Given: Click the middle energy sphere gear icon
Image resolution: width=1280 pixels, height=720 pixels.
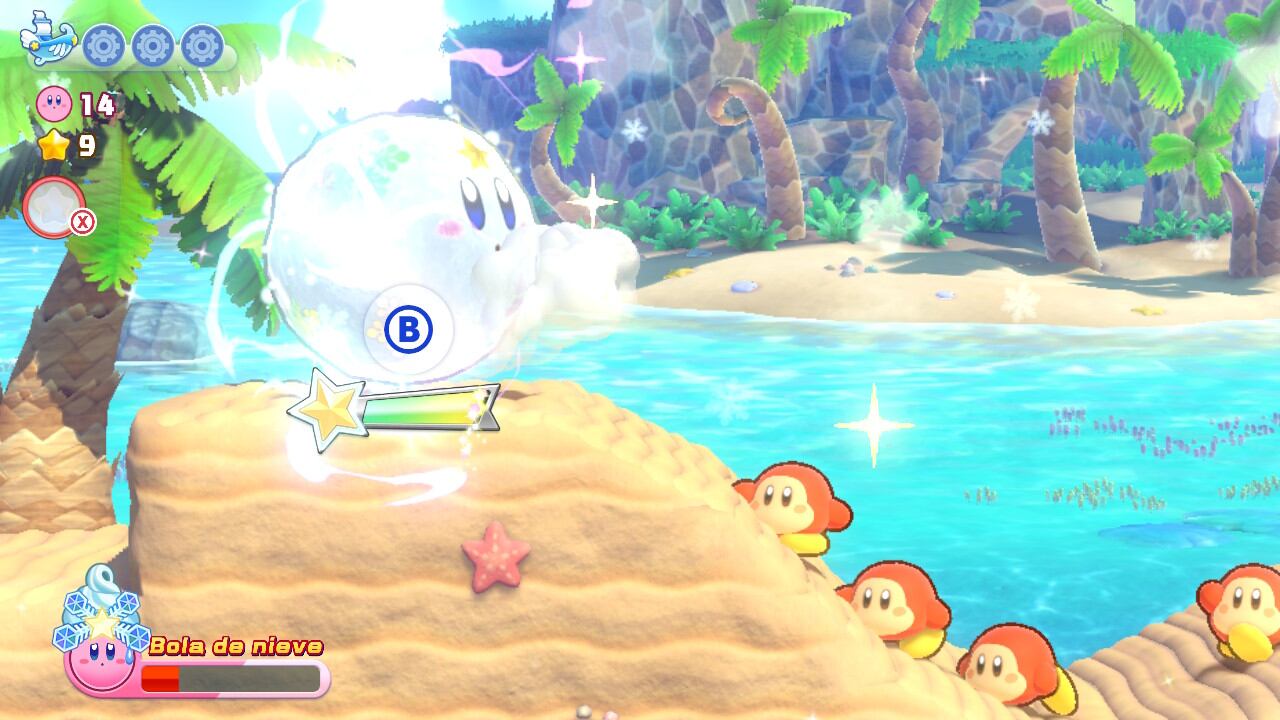Looking at the screenshot, I should tap(152, 45).
